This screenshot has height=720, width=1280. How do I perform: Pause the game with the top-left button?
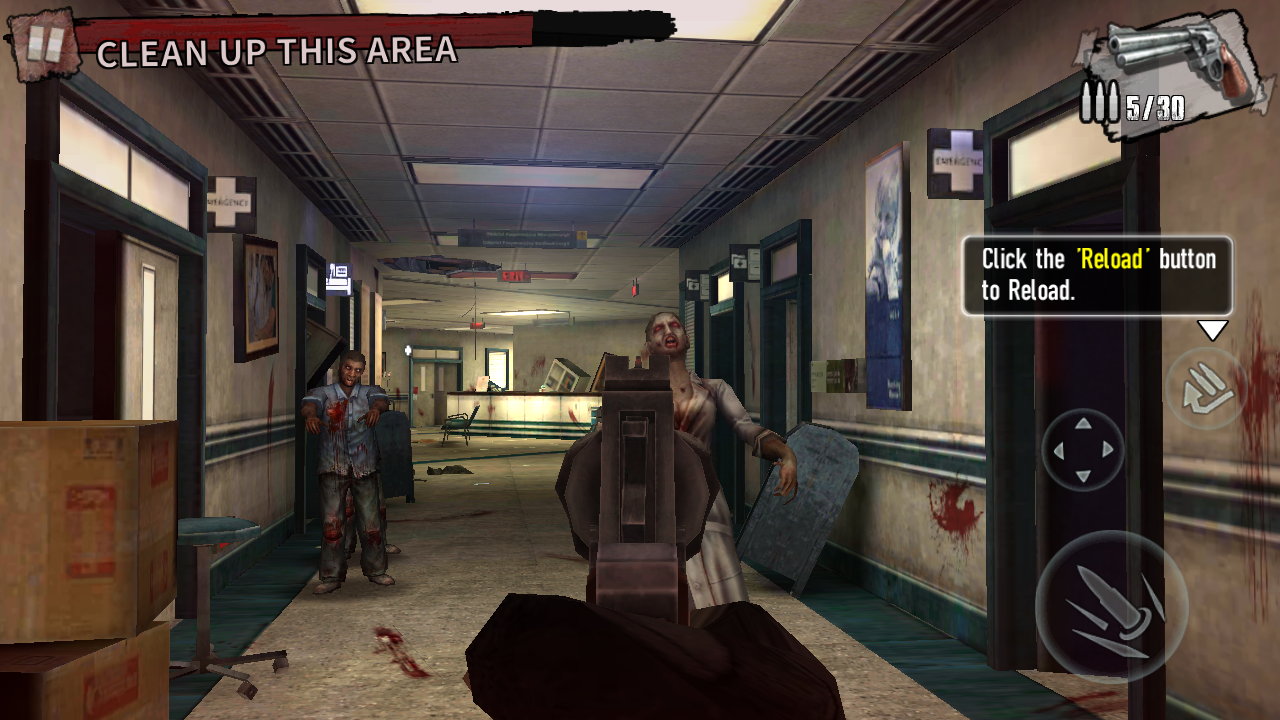(44, 43)
